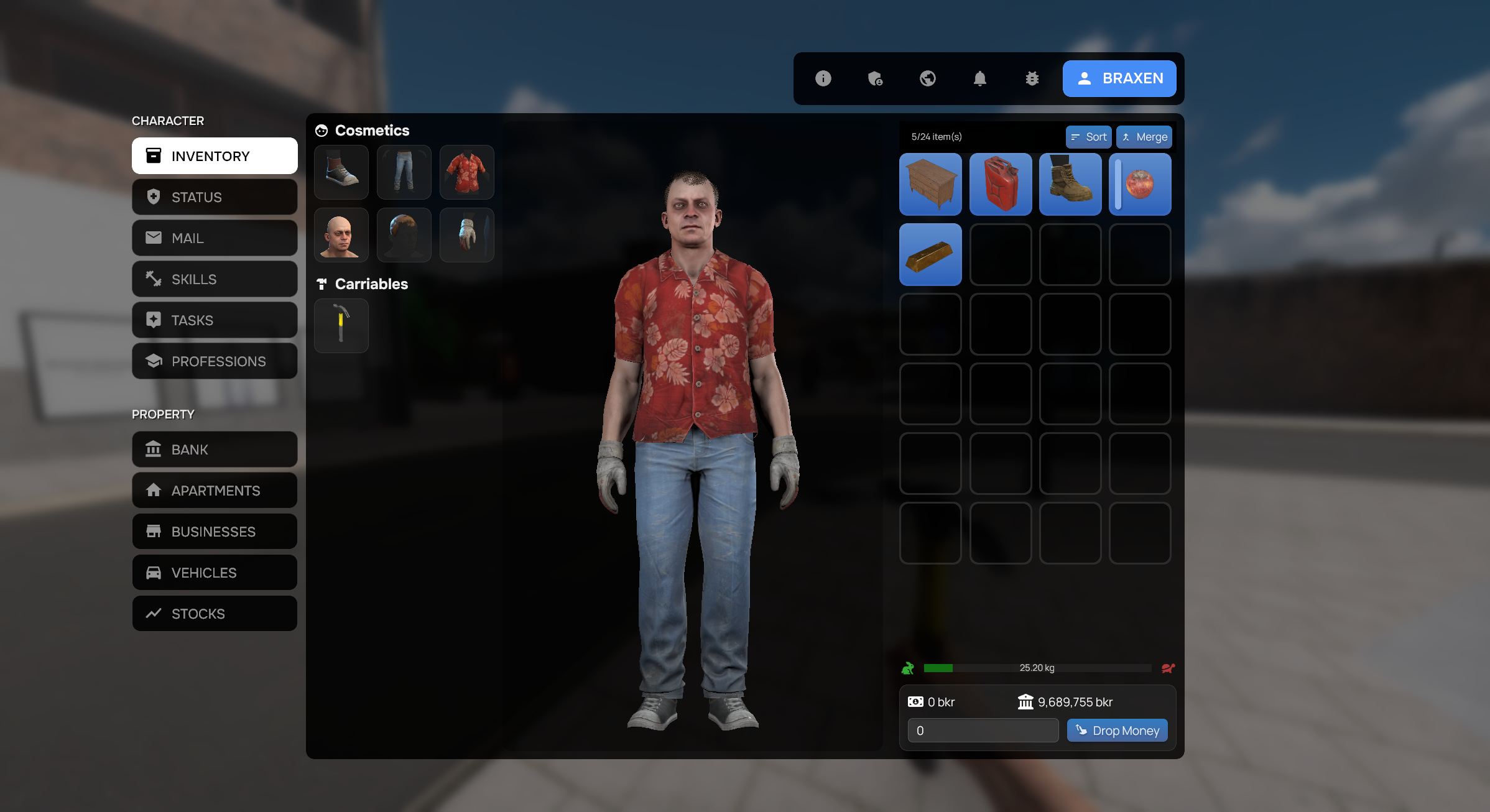Screen dimensions: 1490x812
Task: Click the Merge button
Action: tap(1144, 137)
